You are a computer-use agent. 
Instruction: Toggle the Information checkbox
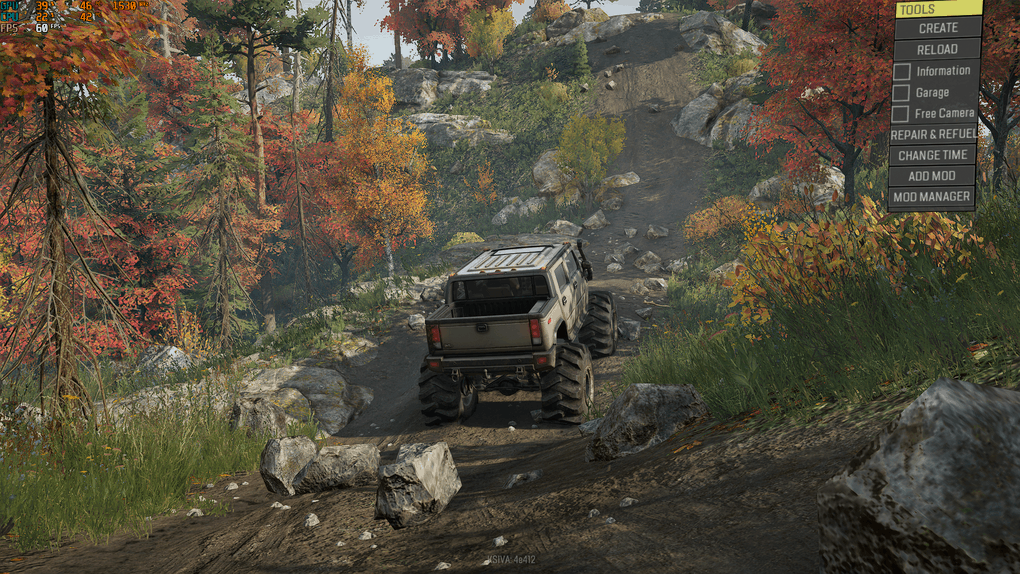[x=902, y=71]
